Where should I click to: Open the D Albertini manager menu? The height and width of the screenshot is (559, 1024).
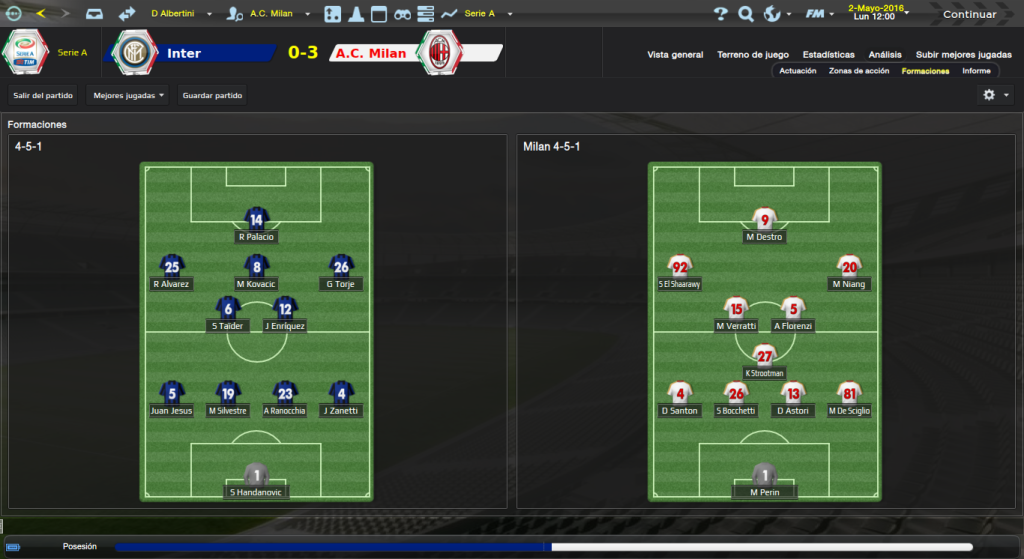point(180,14)
